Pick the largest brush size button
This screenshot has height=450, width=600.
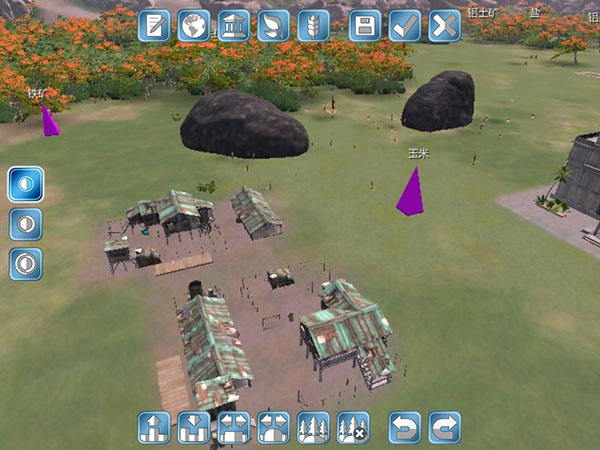(x=25, y=263)
